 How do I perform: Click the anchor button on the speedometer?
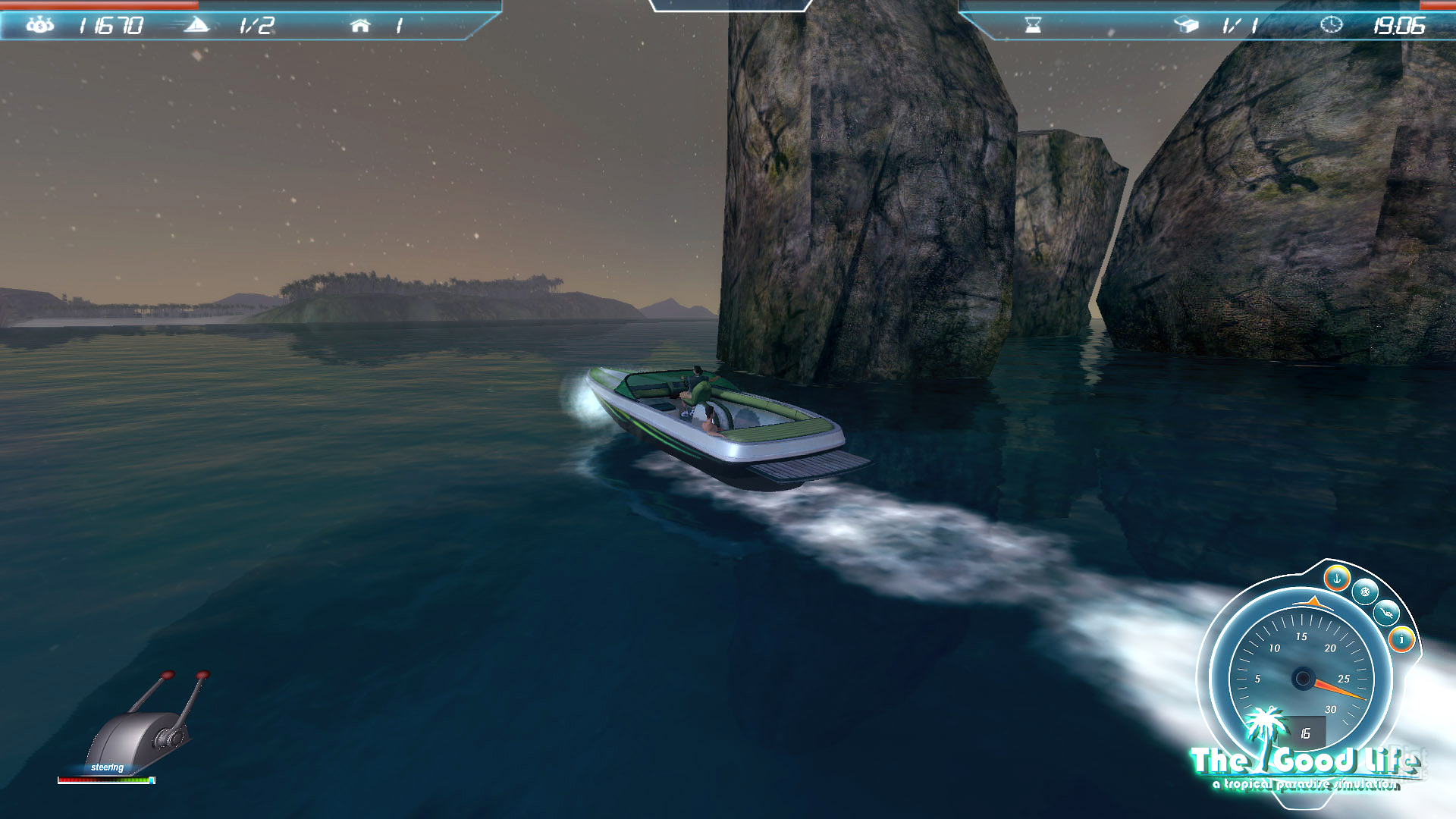coord(1337,579)
